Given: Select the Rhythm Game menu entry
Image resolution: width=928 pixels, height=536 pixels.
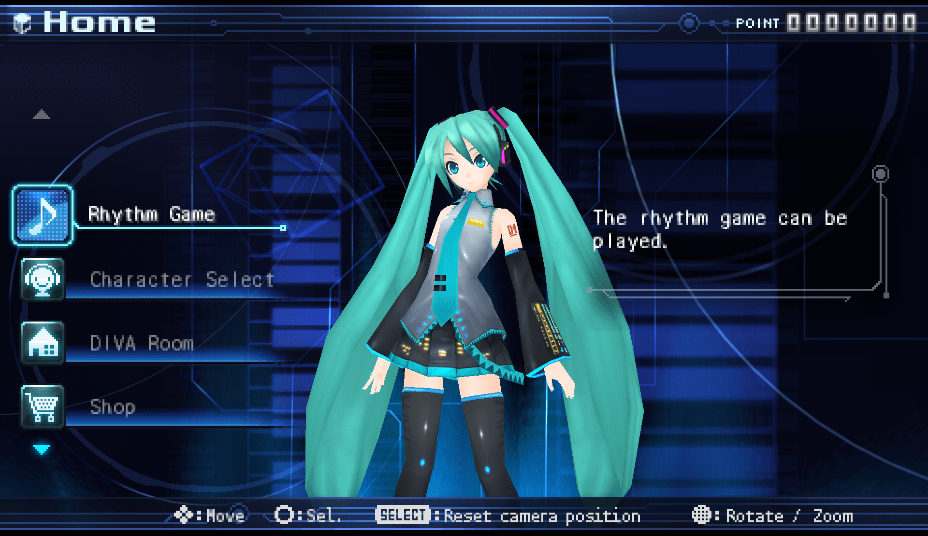Looking at the screenshot, I should pyautogui.click(x=151, y=214).
